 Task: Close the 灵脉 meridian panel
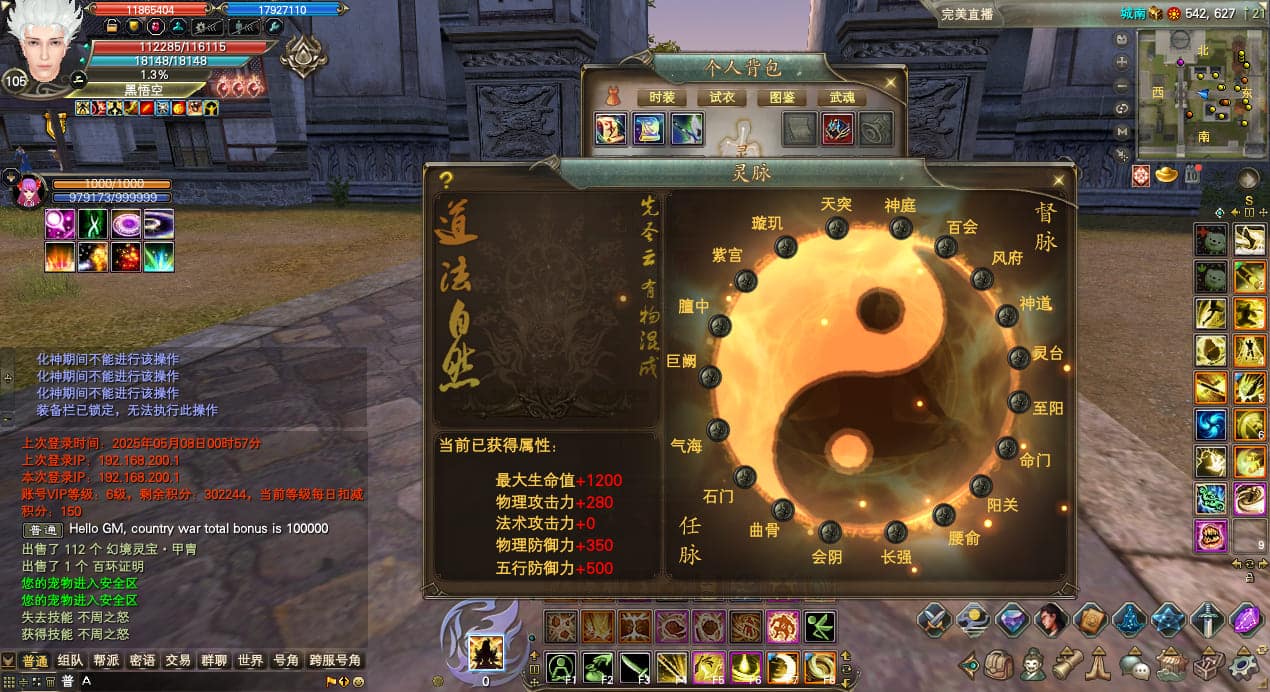click(1058, 180)
